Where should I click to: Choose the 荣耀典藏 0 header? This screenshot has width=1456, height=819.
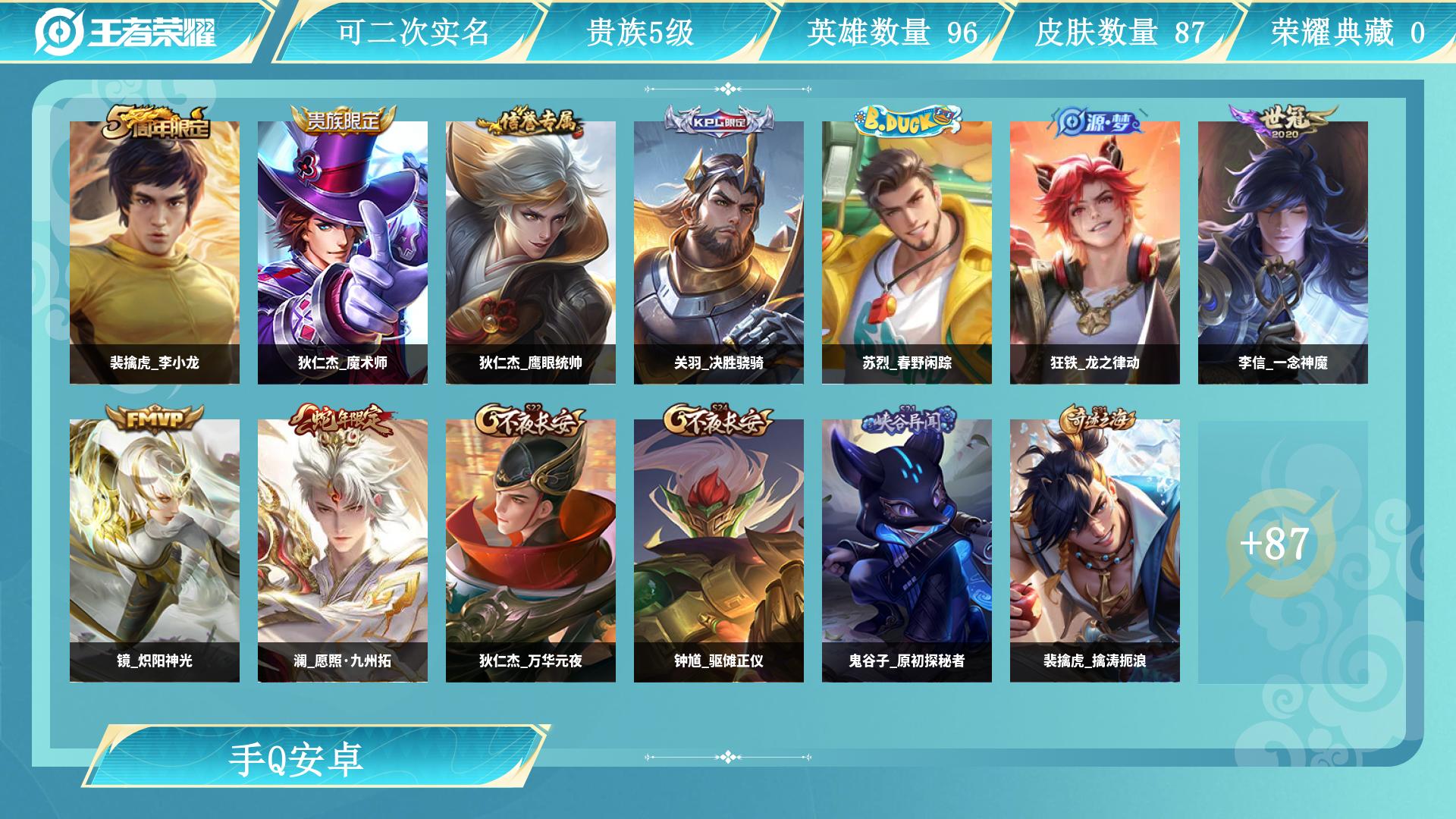coord(1348,32)
